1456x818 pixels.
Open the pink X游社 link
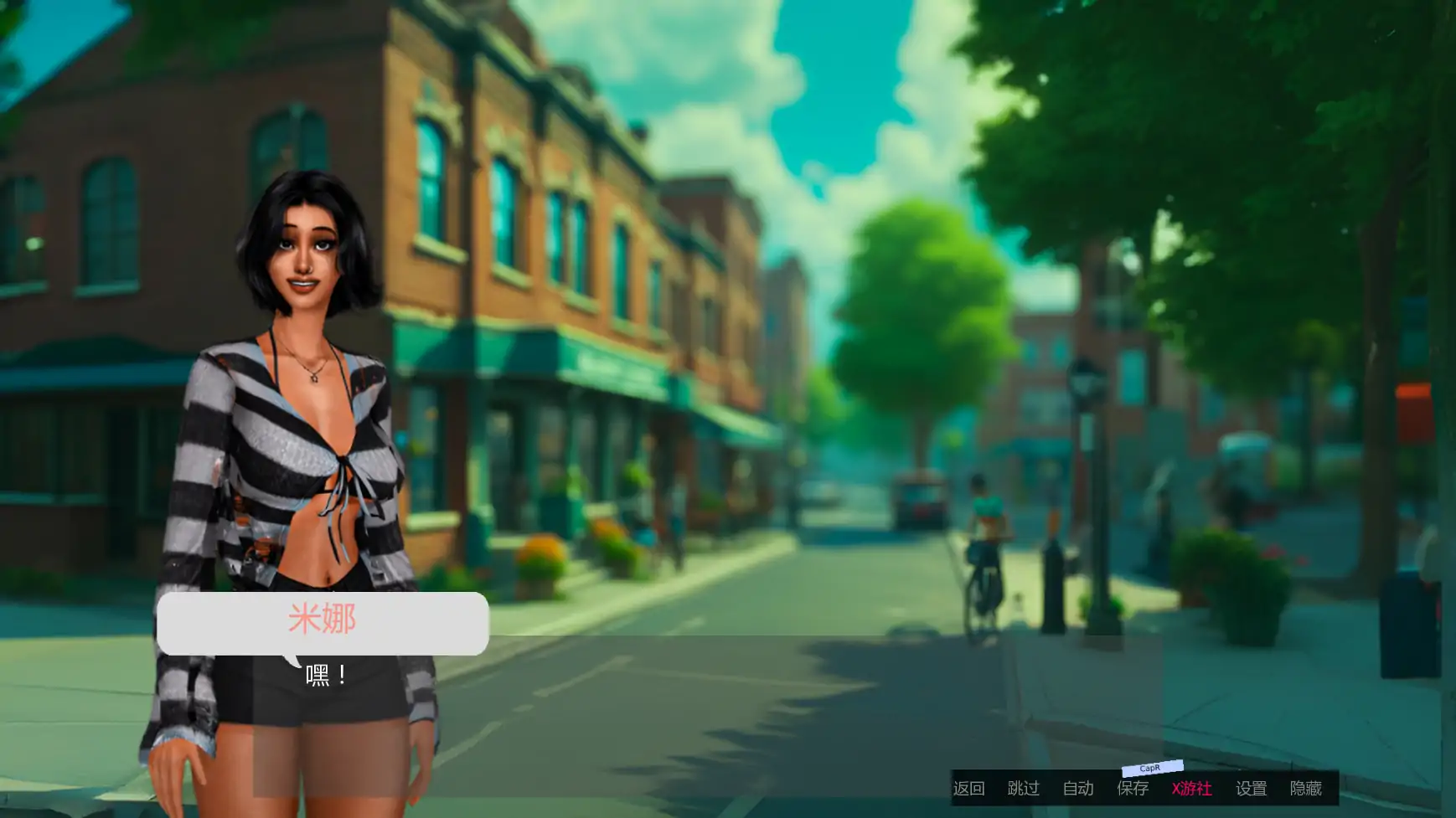(1191, 789)
